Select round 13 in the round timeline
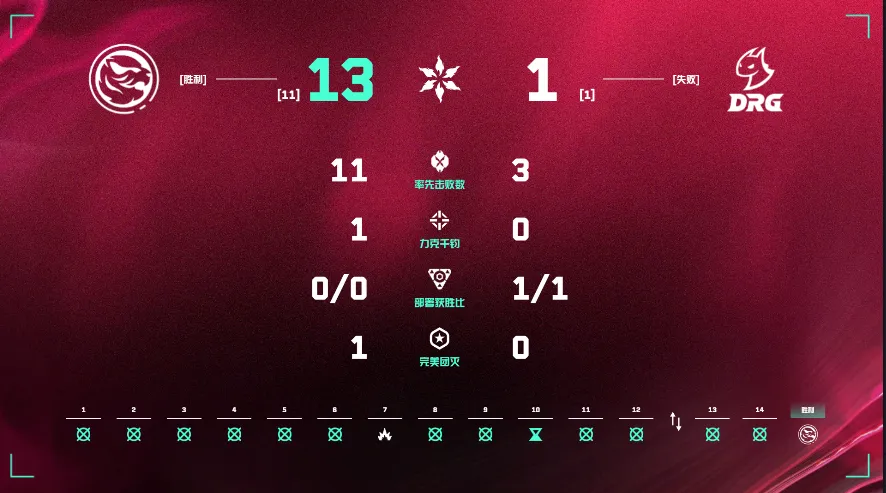 pyautogui.click(x=712, y=434)
